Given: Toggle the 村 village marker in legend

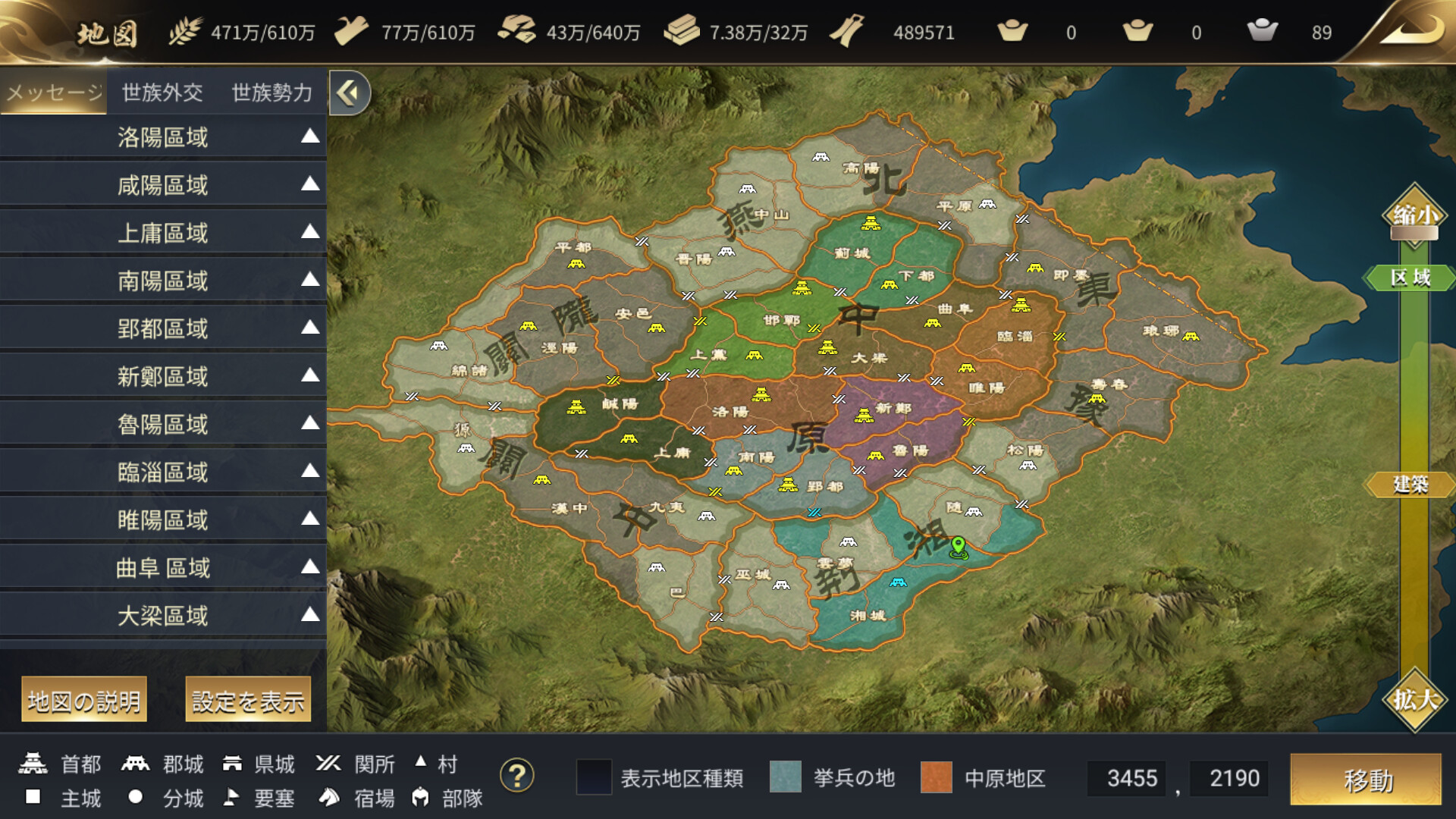Looking at the screenshot, I should [x=421, y=762].
